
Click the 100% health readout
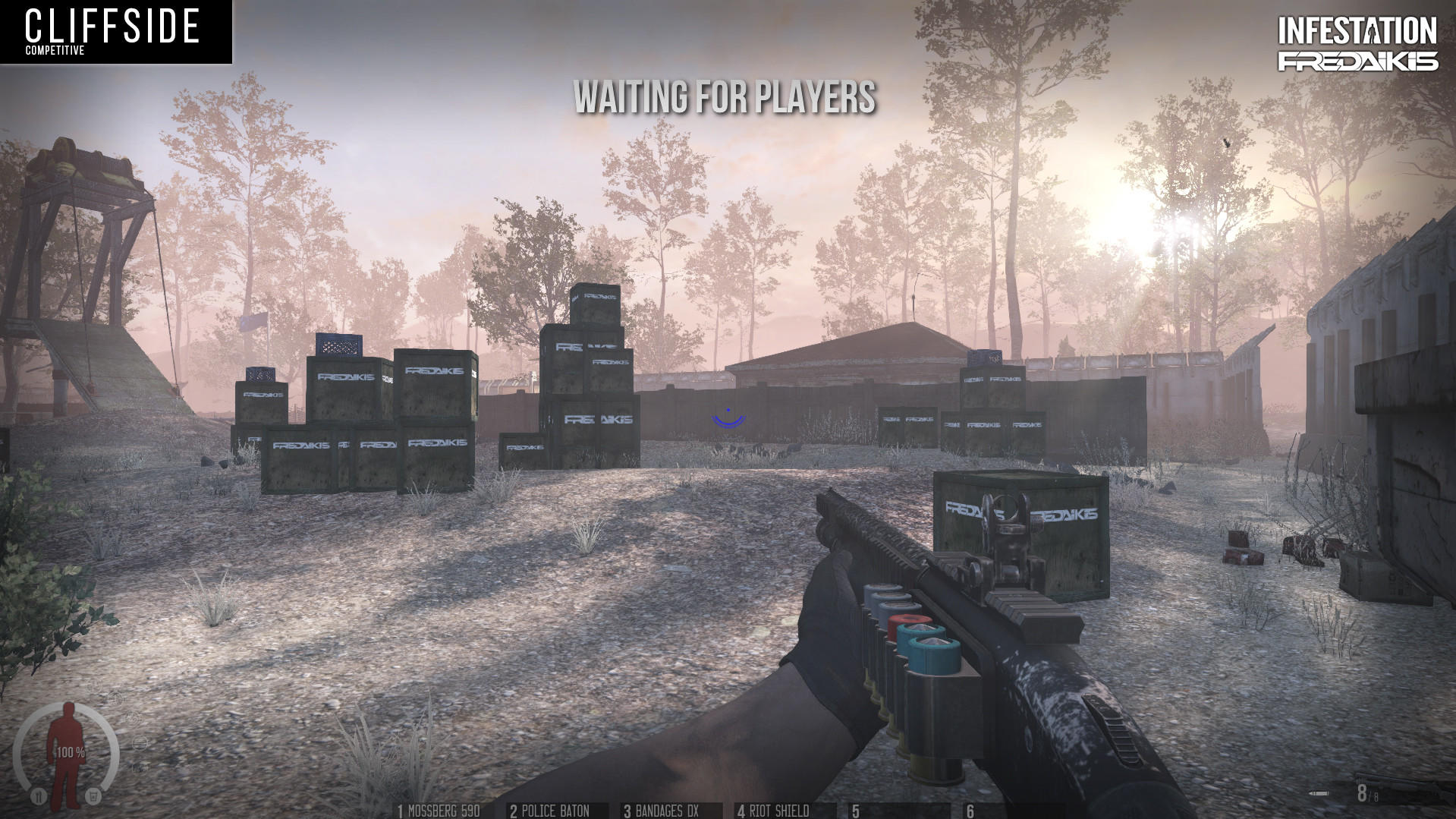point(70,752)
